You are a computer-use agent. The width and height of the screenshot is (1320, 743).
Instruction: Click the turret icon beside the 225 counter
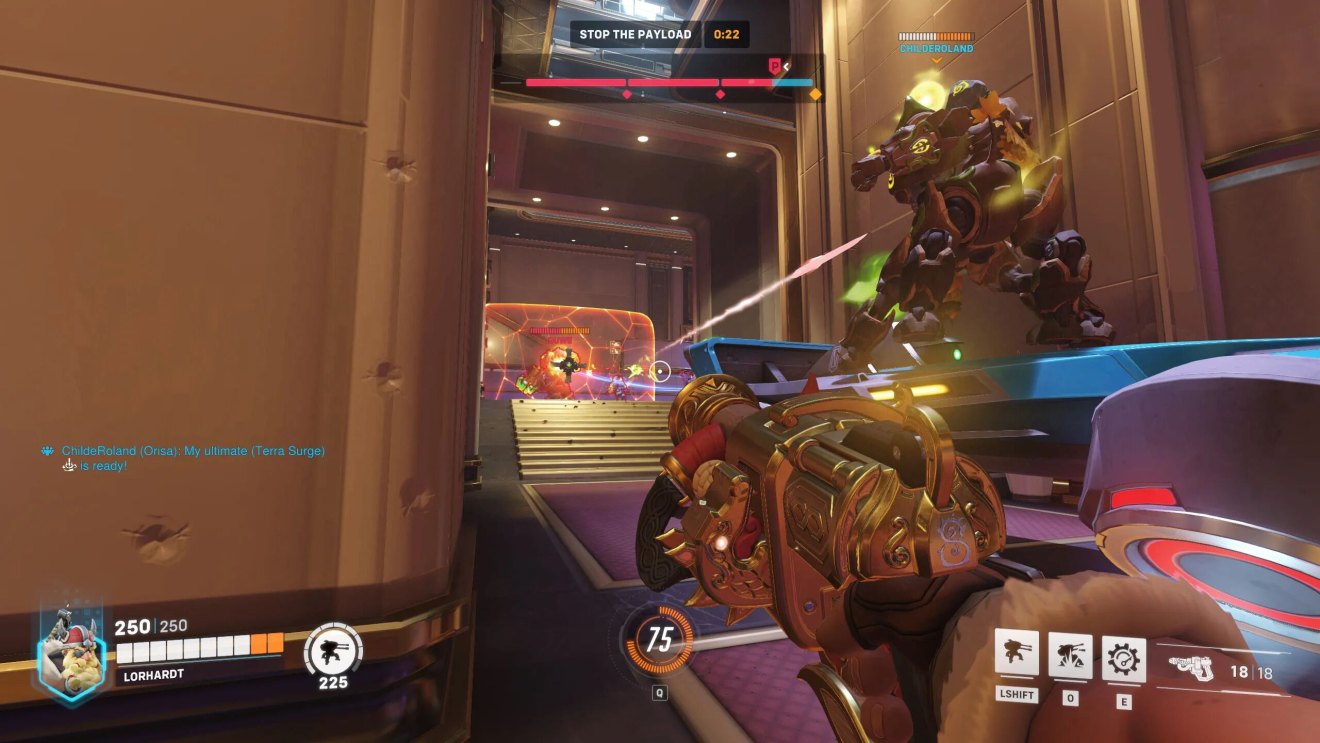coord(330,649)
